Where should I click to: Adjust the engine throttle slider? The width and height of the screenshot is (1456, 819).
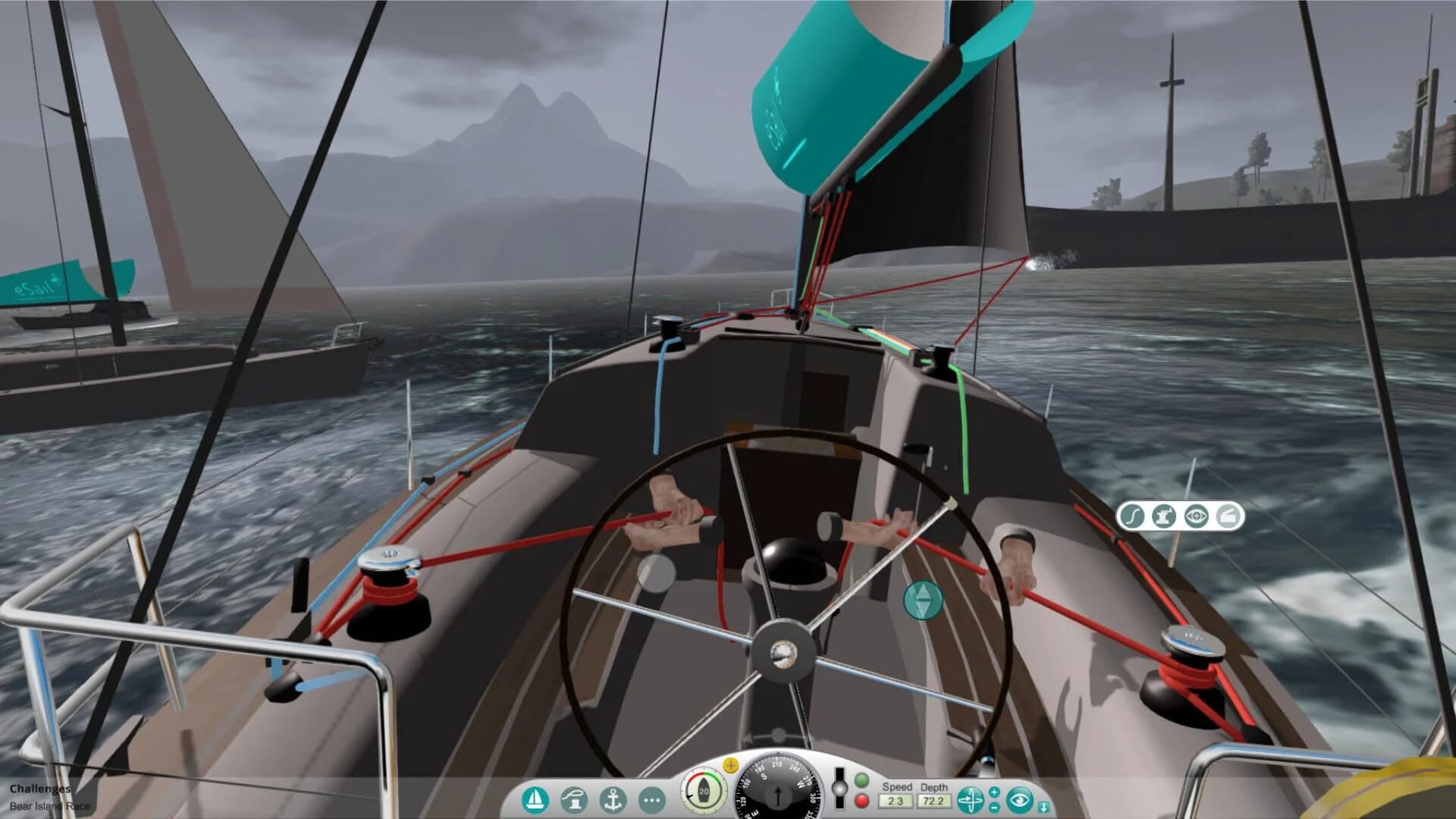pos(839,786)
